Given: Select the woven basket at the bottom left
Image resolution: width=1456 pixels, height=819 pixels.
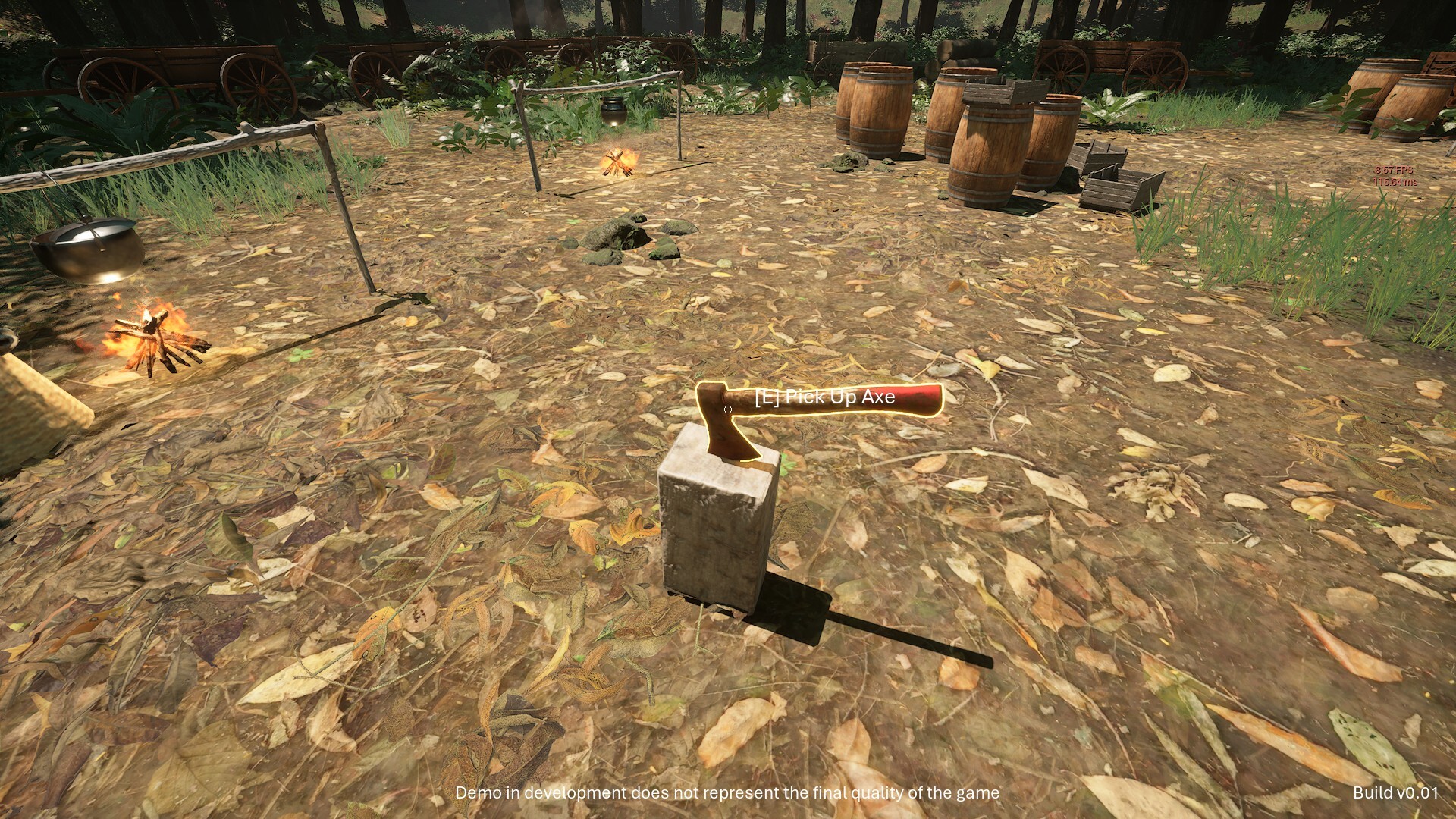Looking at the screenshot, I should (30, 409).
